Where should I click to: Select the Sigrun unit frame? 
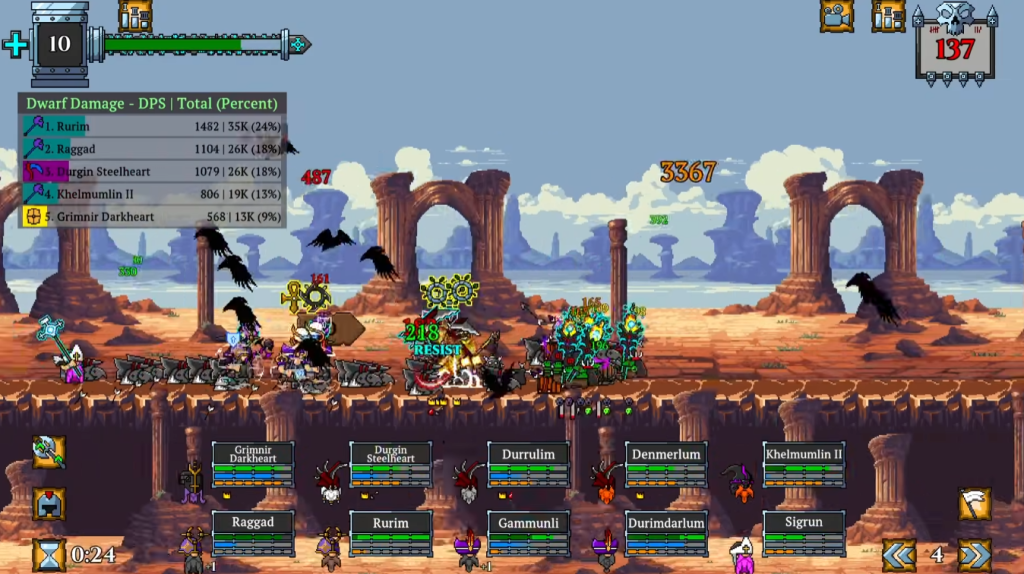pos(804,533)
